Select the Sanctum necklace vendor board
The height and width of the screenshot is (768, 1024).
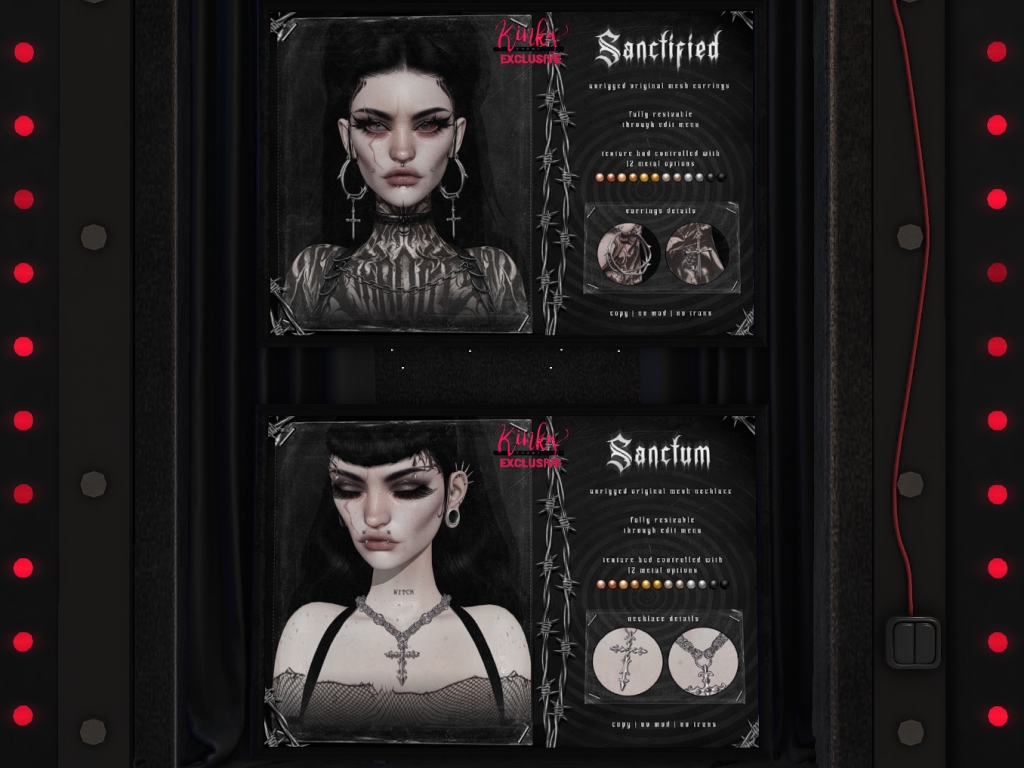(x=512, y=578)
